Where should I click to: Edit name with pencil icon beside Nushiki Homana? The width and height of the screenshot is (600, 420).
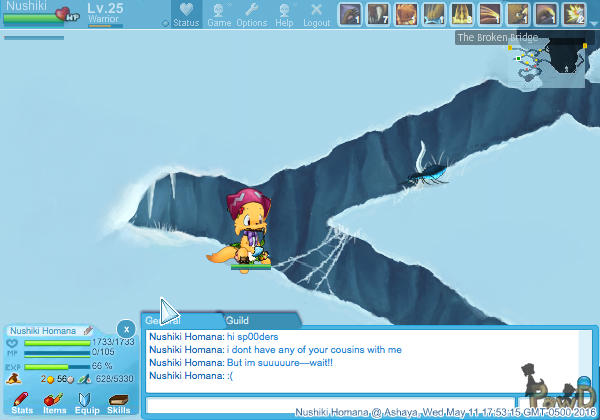pos(88,330)
